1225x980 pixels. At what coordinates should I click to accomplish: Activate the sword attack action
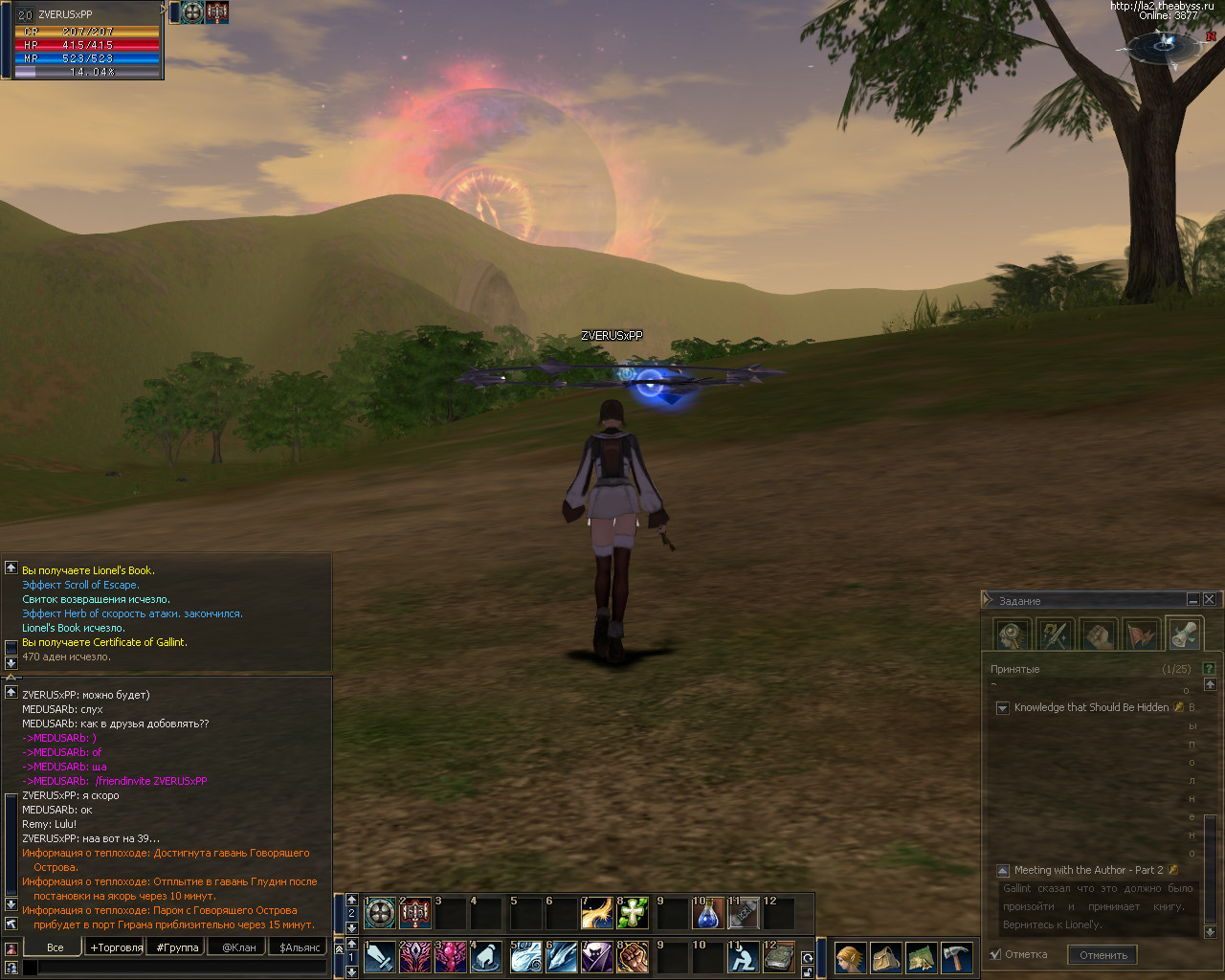click(x=380, y=957)
